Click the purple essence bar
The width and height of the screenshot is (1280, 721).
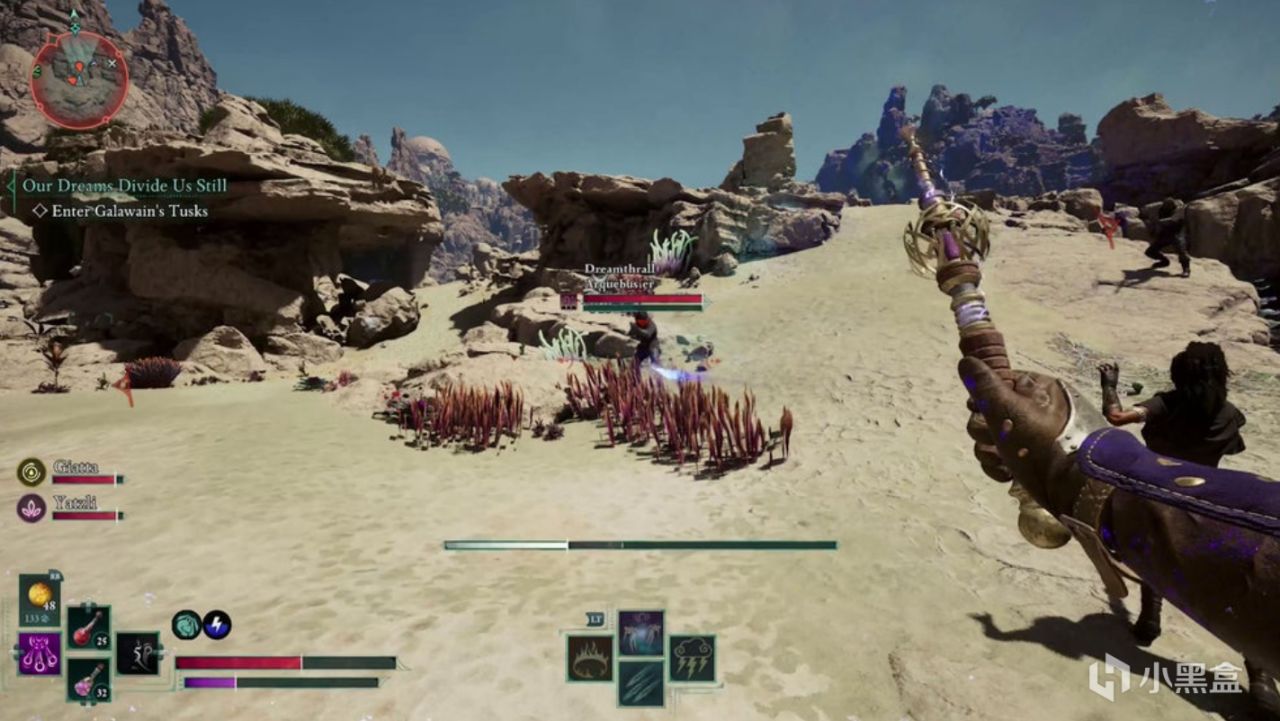pyautogui.click(x=210, y=683)
